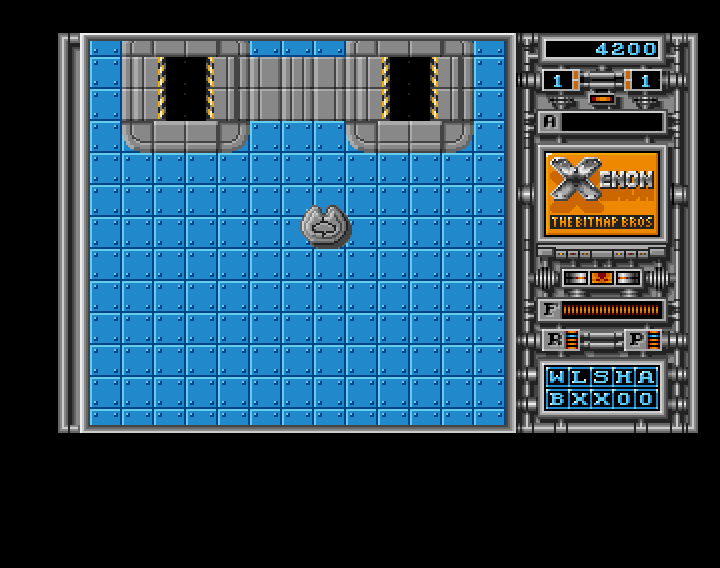Pick the A power-up tile in the letter grid
The image size is (720, 568).
pos(647,377)
